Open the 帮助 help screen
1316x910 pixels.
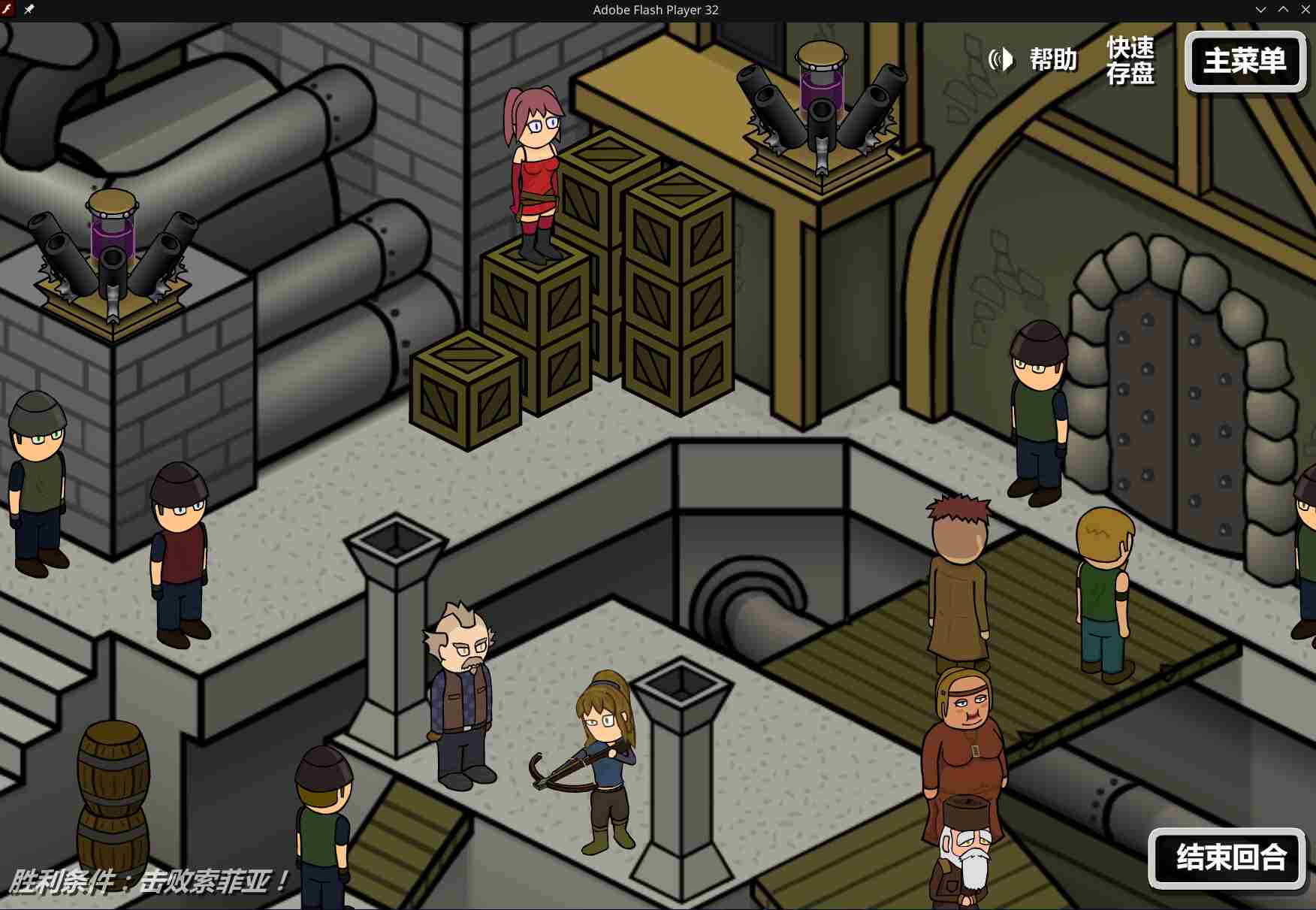pyautogui.click(x=1053, y=59)
